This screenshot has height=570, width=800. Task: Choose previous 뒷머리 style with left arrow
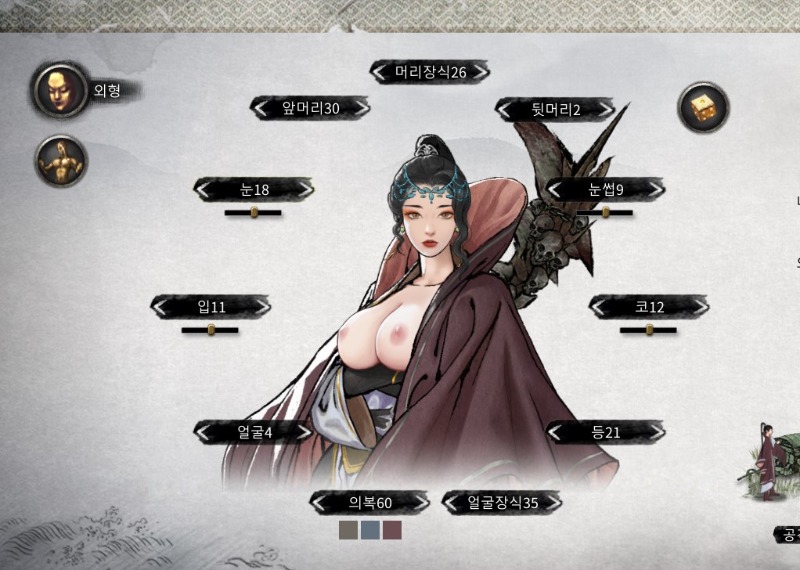pos(505,109)
